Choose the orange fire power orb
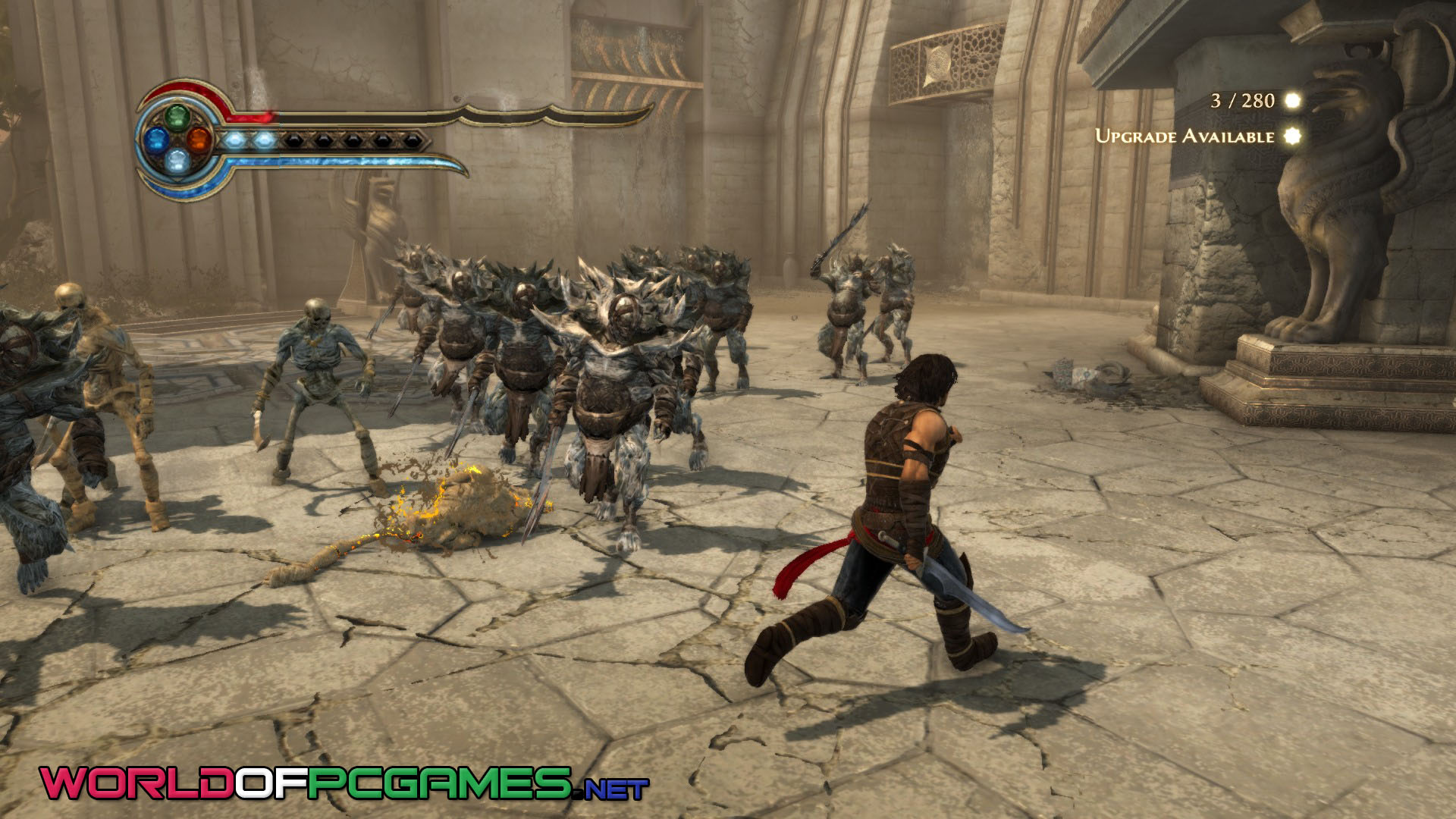The image size is (1456, 819). click(x=198, y=139)
